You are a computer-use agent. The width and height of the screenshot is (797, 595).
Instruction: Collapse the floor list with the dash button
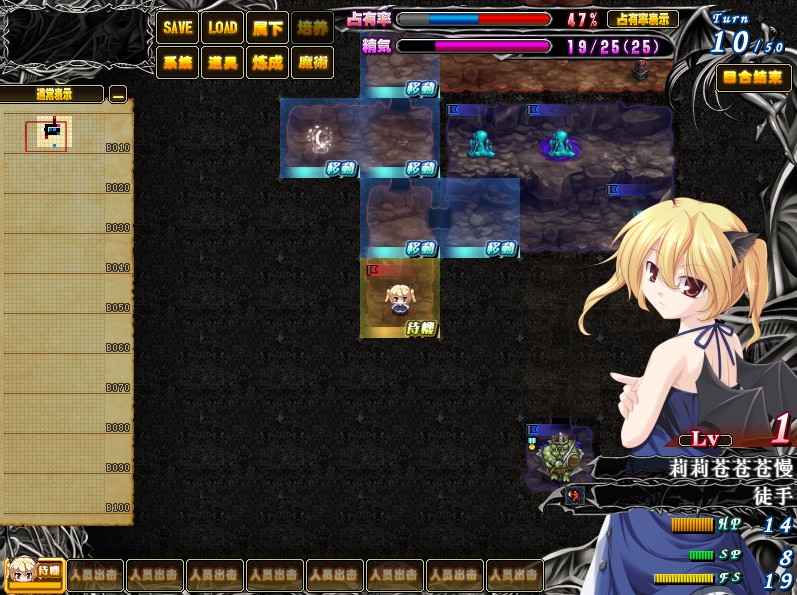click(x=118, y=95)
